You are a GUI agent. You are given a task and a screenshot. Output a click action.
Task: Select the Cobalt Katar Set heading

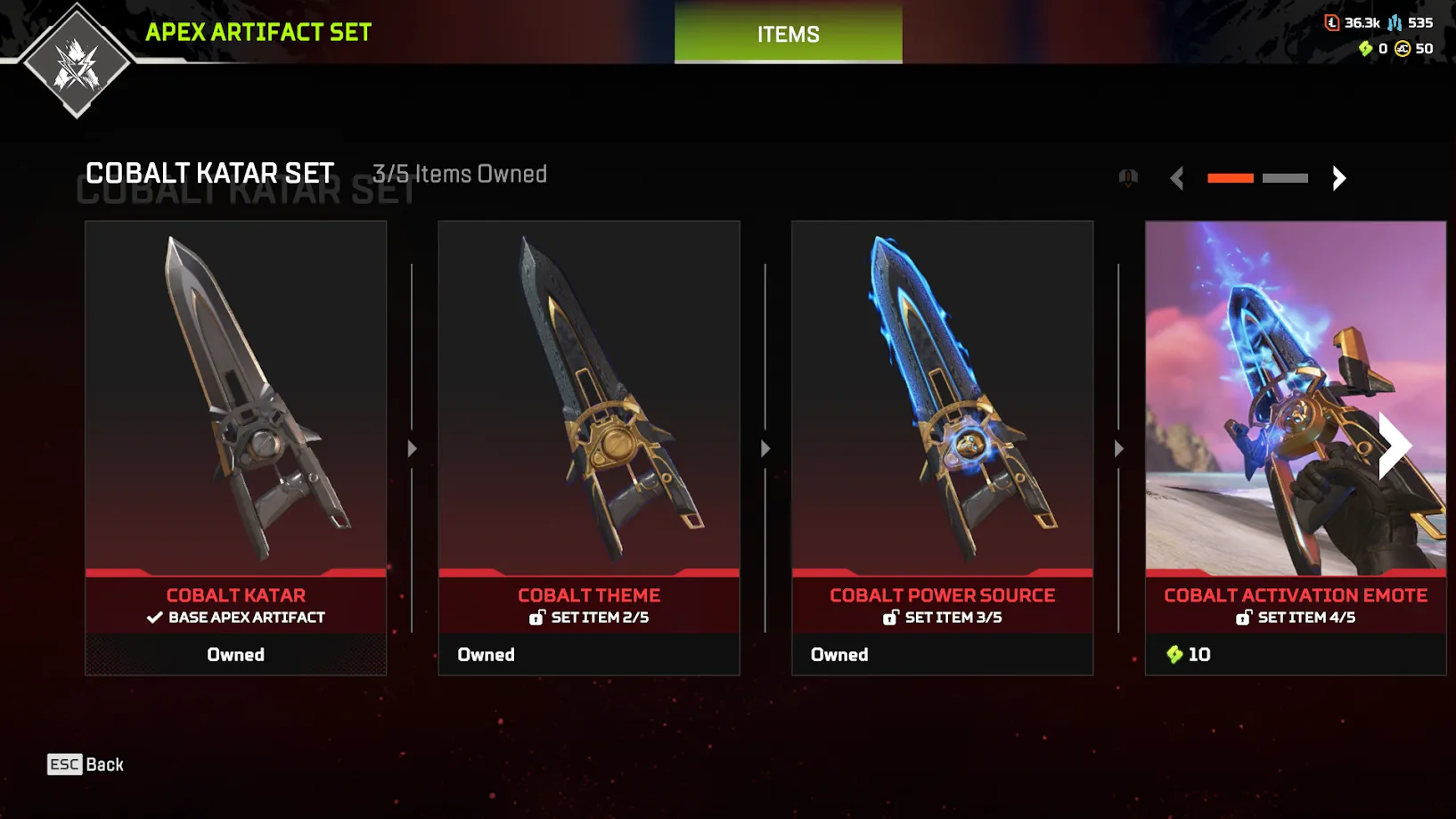click(x=209, y=174)
